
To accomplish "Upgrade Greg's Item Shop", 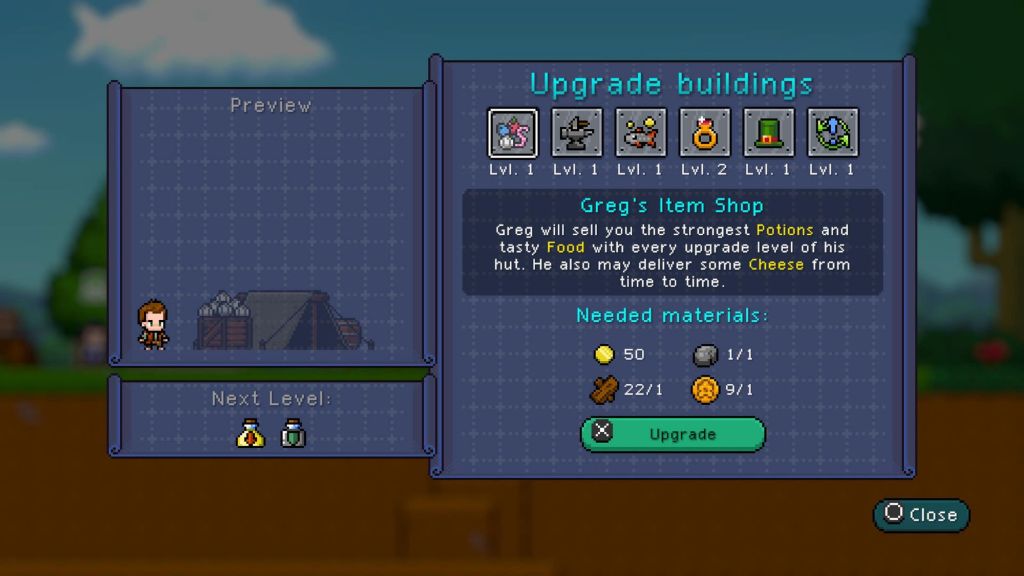I will 673,435.
